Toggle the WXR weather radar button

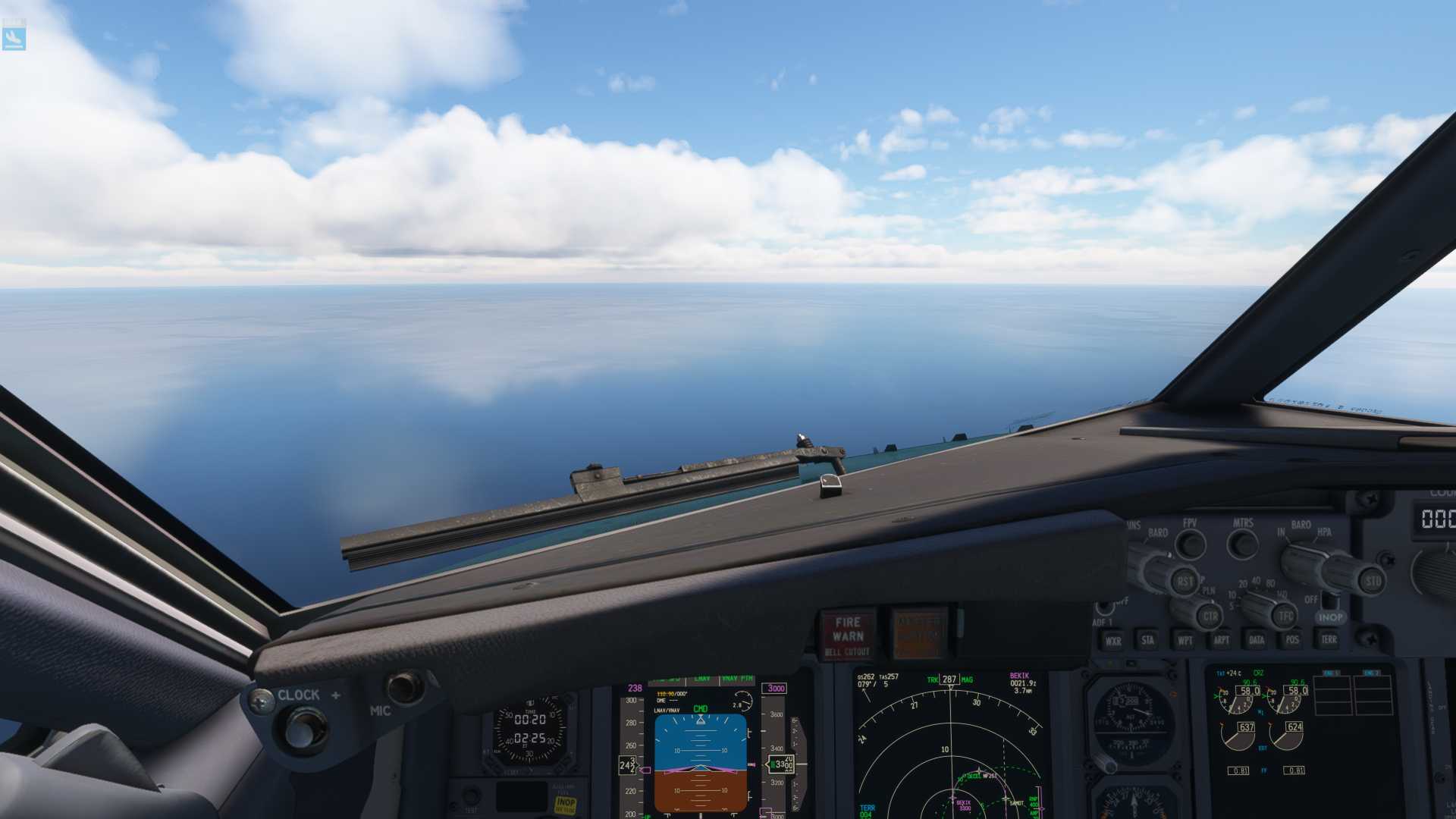1112,640
